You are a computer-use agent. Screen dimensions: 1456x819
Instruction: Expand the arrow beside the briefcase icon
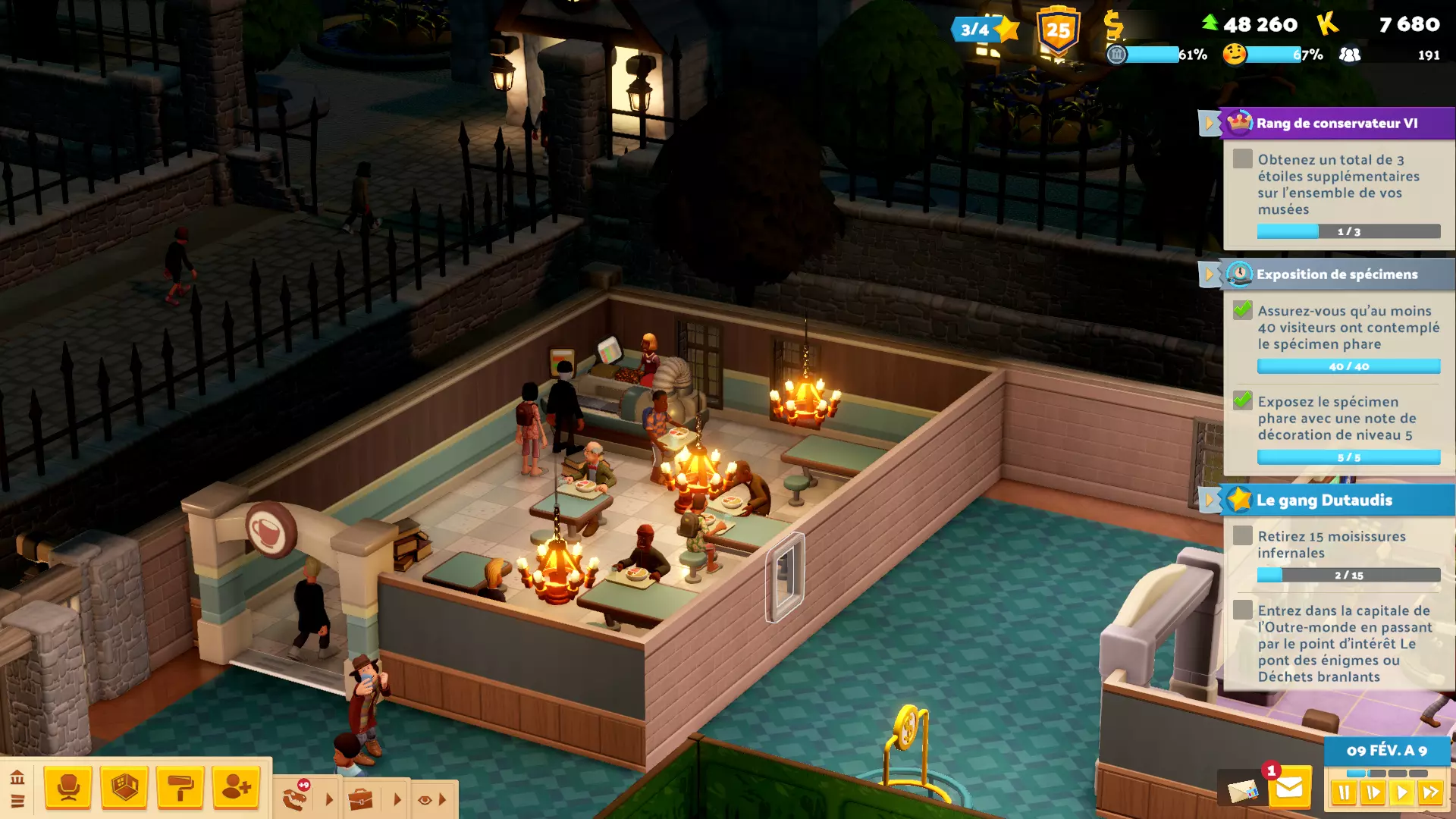click(x=397, y=799)
